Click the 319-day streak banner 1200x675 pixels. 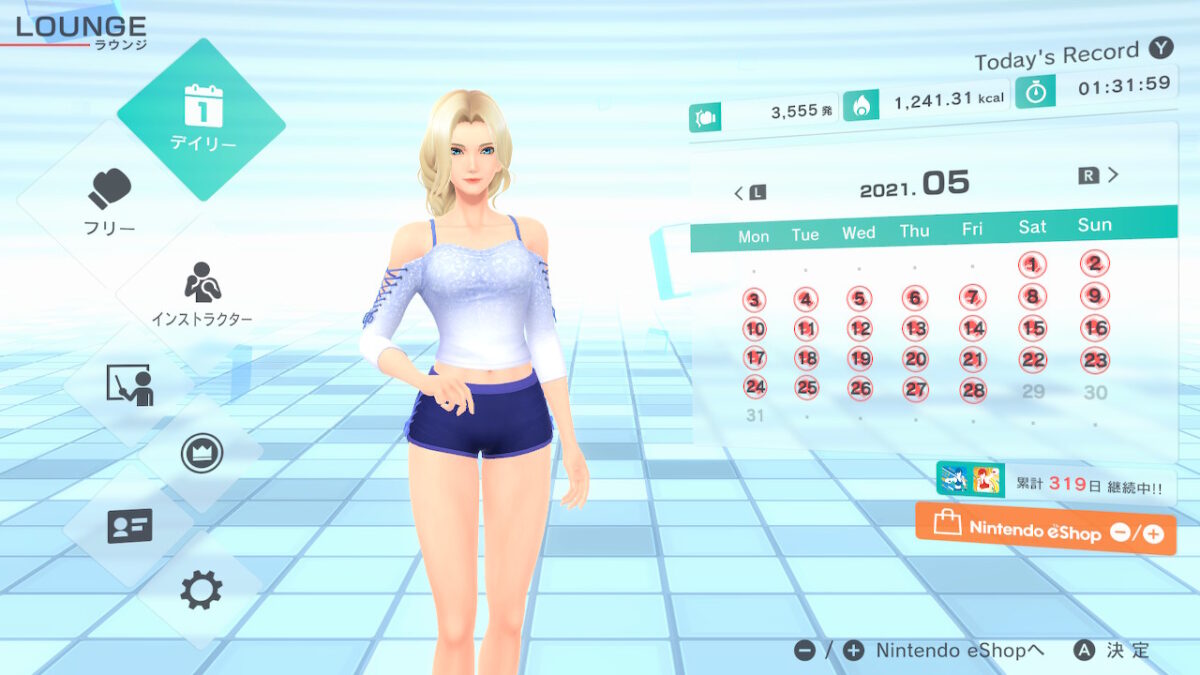click(1055, 483)
